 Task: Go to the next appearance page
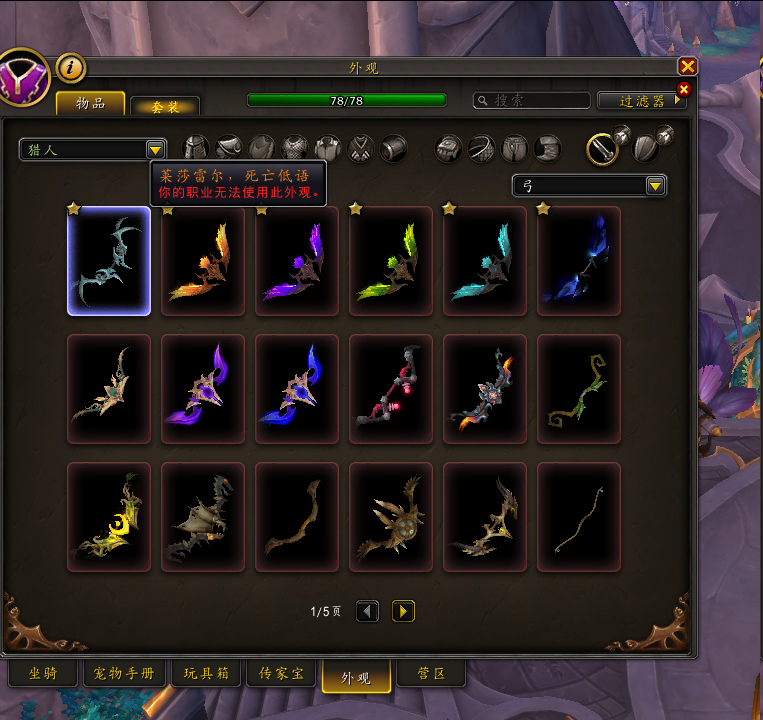pyautogui.click(x=403, y=611)
